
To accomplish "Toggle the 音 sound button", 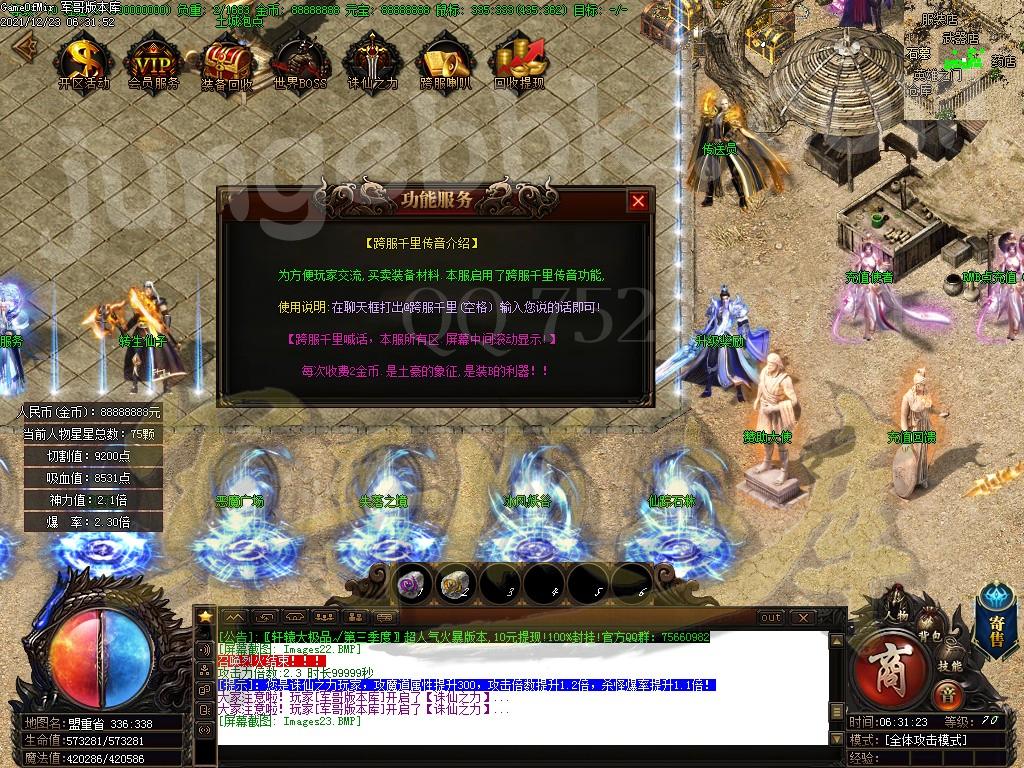I will pyautogui.click(x=946, y=696).
